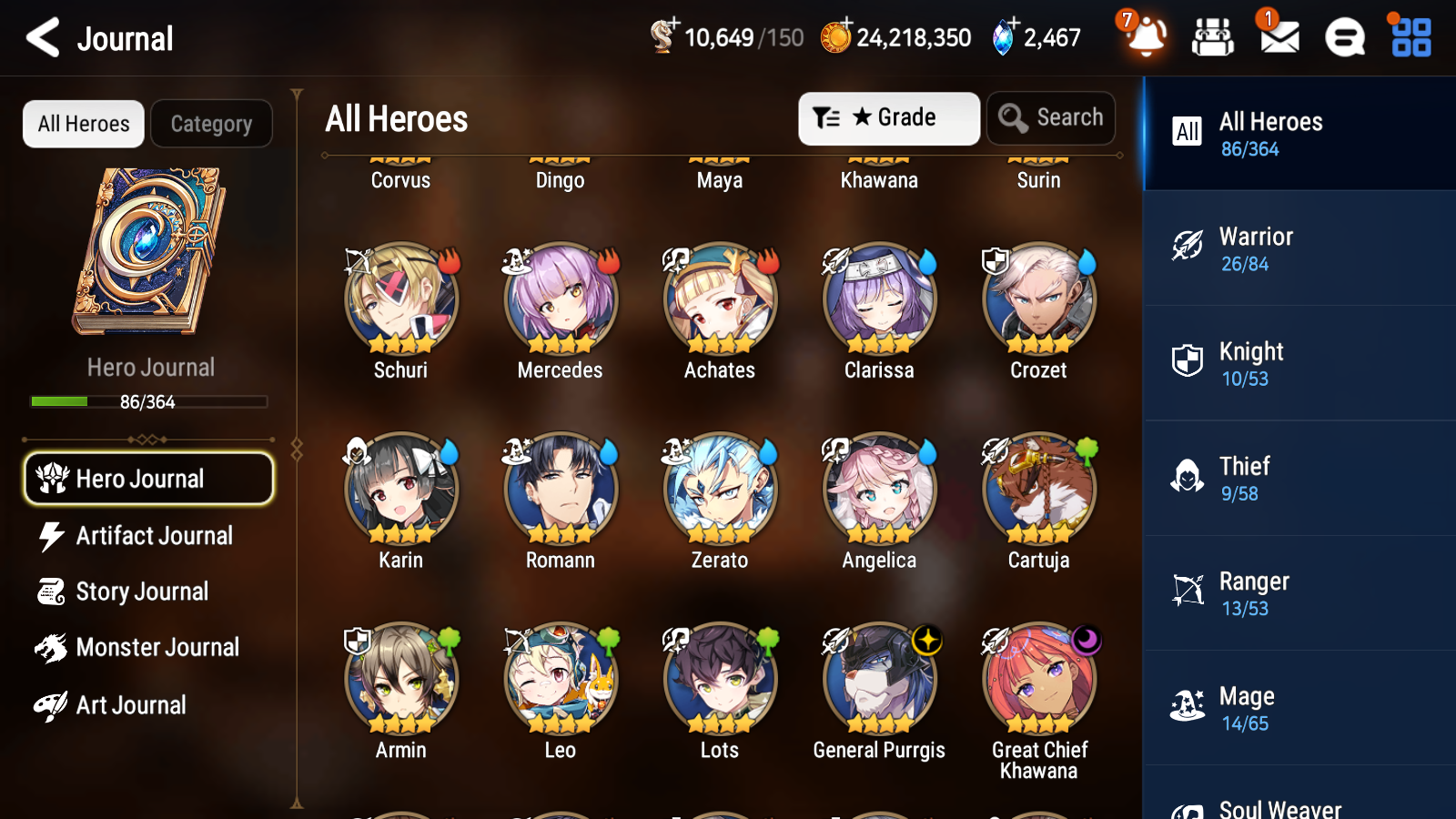Click the Search button
This screenshot has height=819, width=1456.
tap(1051, 117)
